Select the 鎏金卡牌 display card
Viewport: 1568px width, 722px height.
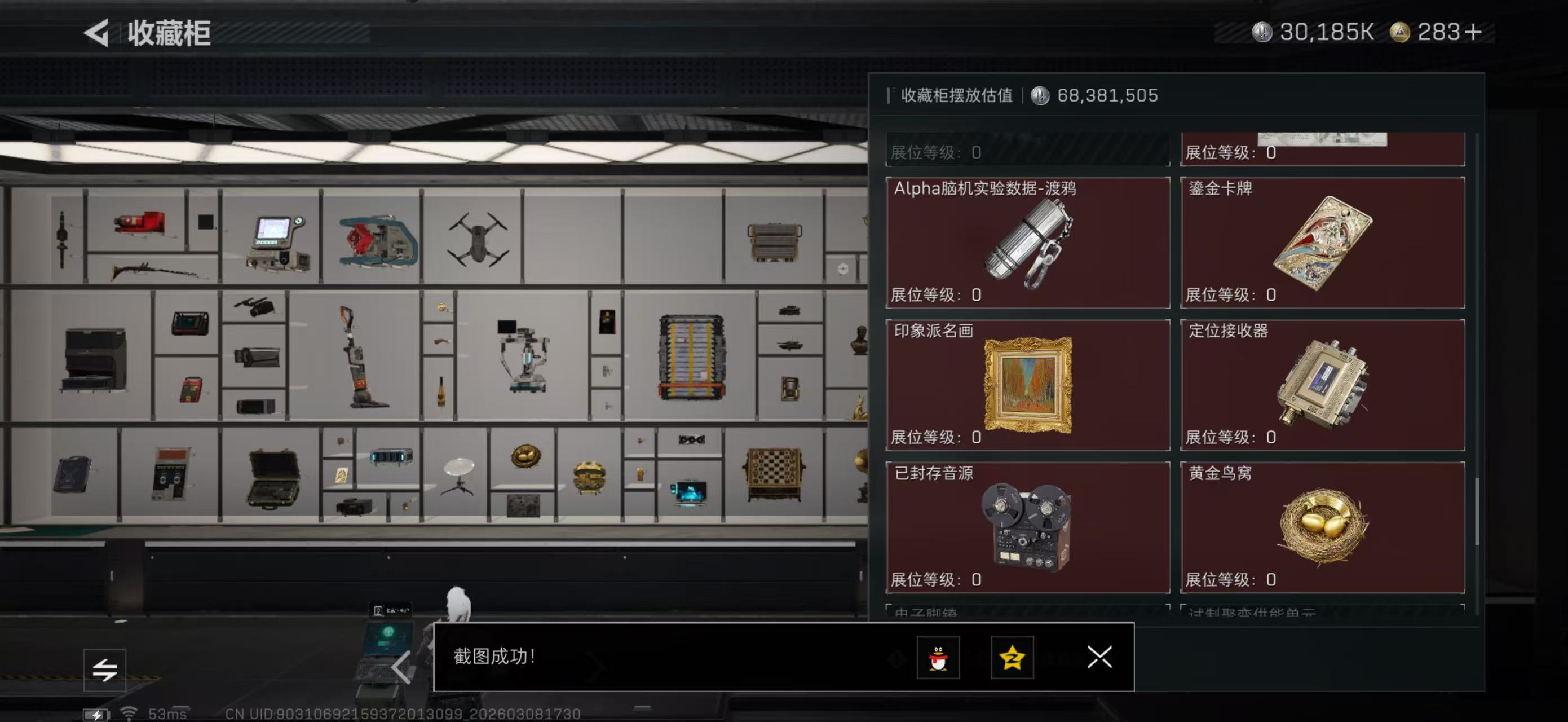tap(1322, 243)
